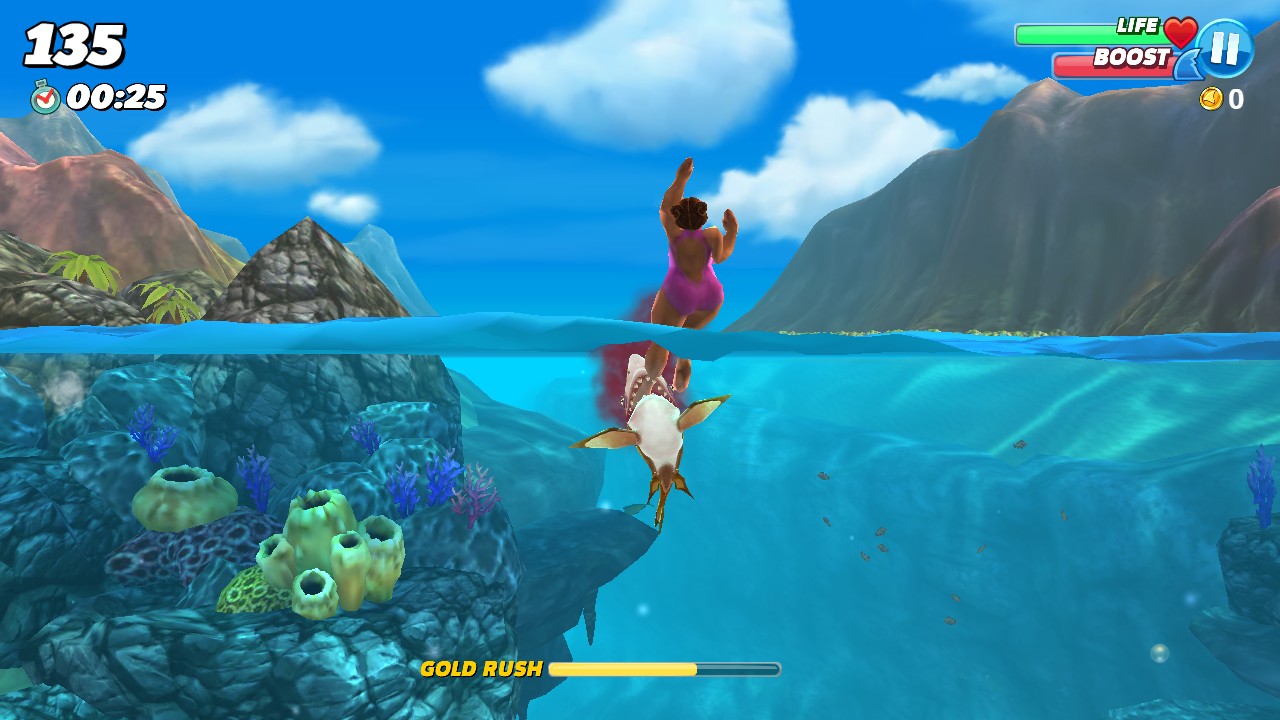
Task: Pause the game with the pause button
Action: [x=1225, y=47]
